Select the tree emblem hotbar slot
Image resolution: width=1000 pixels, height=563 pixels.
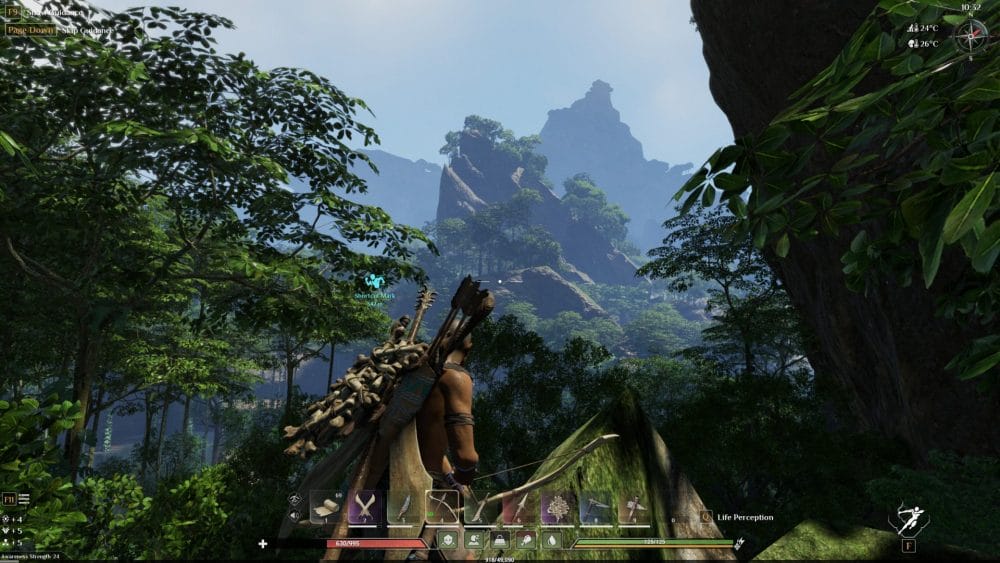[557, 508]
